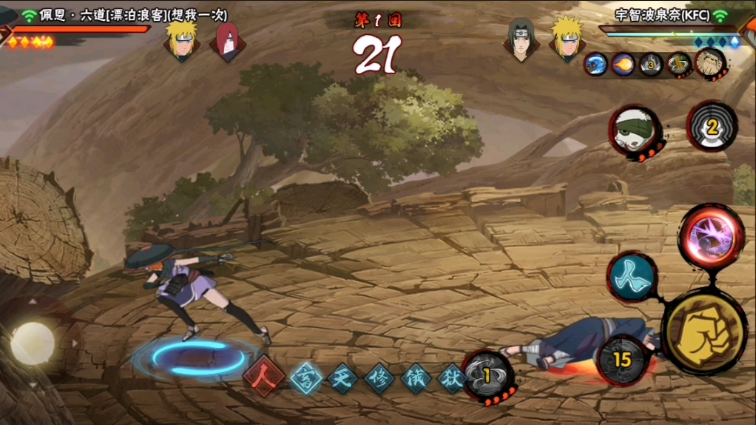Switch to the 狱 path tile
756x425 pixels.
click(451, 378)
